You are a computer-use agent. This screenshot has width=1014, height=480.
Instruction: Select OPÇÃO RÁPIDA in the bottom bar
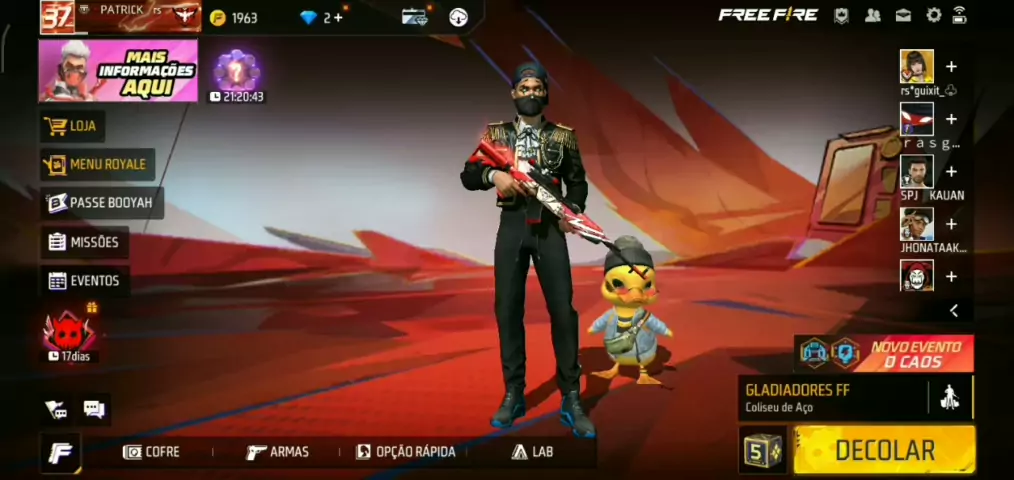pos(406,452)
